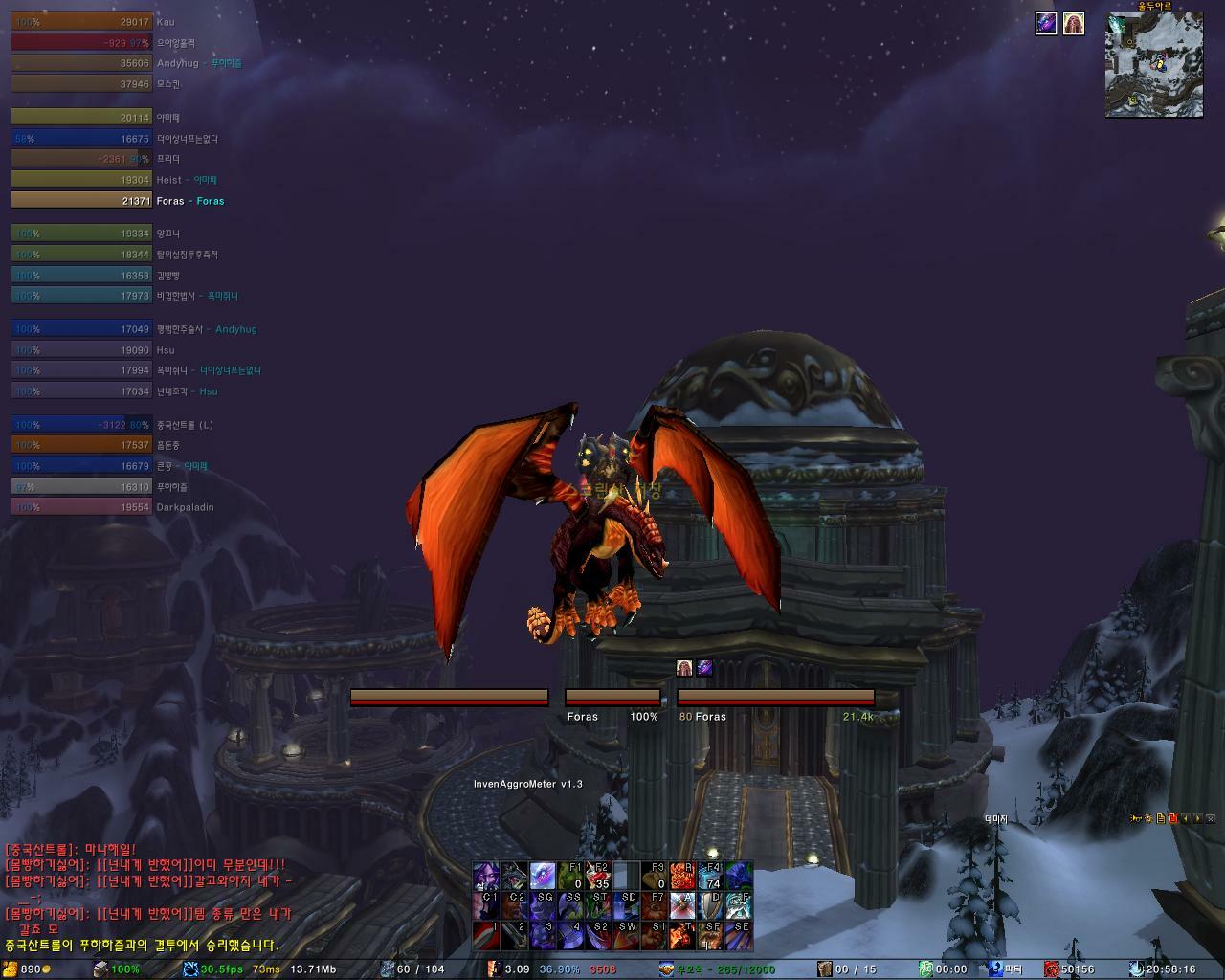Select the highlighted Foras raid frame
Viewport: 1225px width, 980px height.
pos(81,201)
